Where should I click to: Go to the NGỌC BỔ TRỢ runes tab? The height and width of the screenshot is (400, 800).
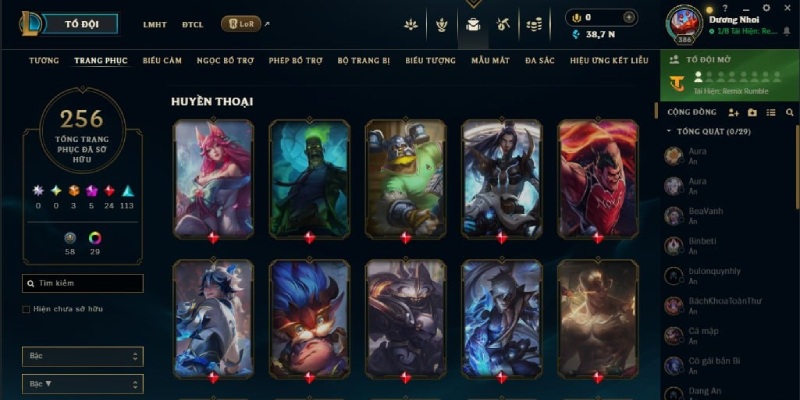tap(226, 61)
